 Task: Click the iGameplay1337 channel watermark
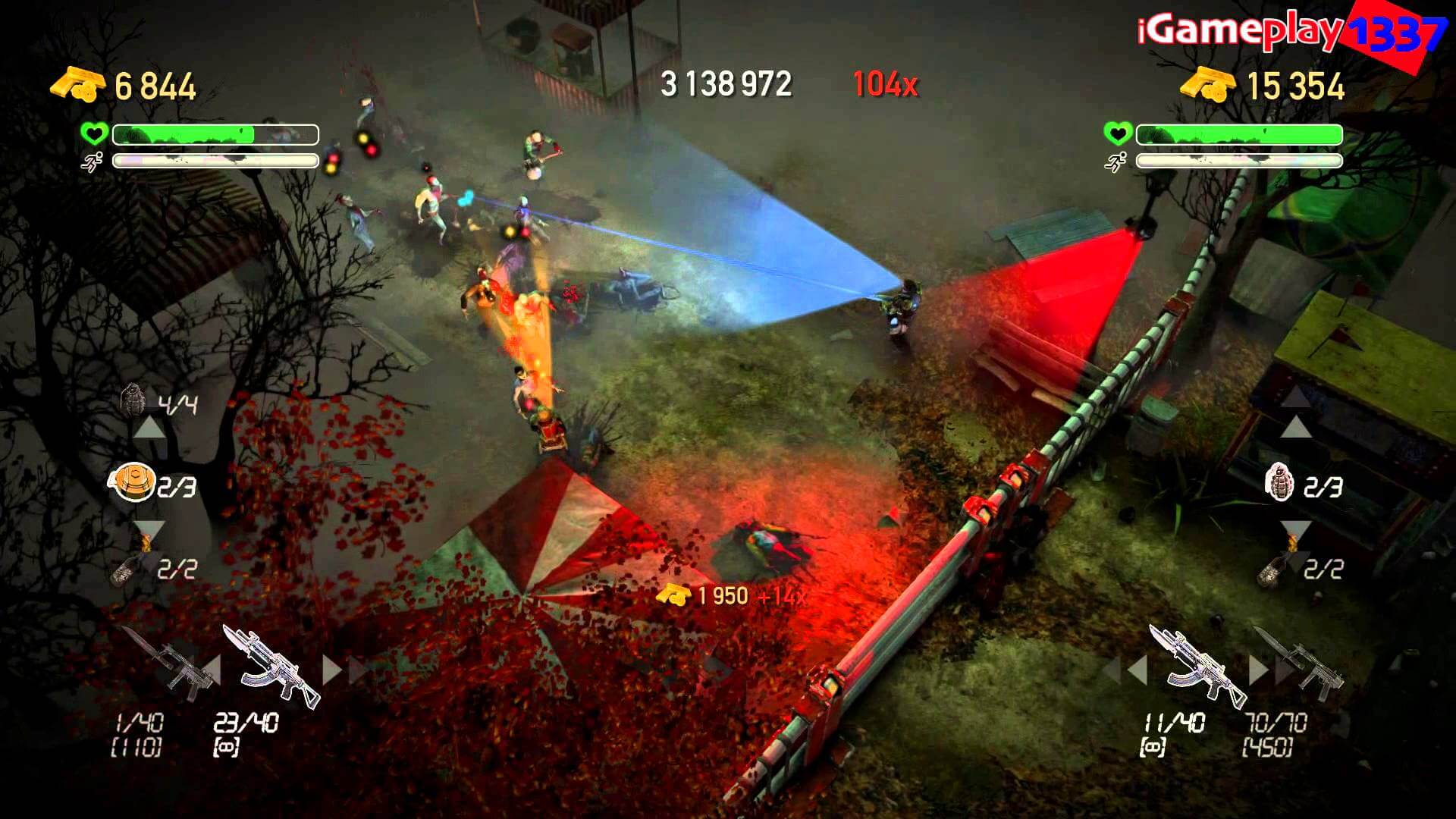pyautogui.click(x=1289, y=34)
